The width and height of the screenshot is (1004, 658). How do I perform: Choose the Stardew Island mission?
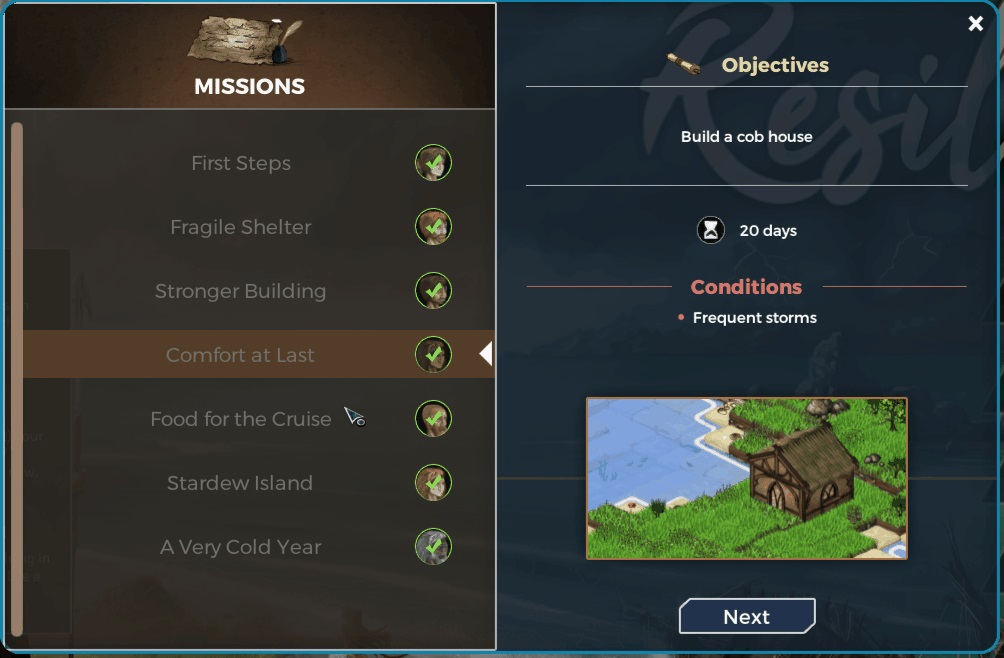[x=240, y=483]
